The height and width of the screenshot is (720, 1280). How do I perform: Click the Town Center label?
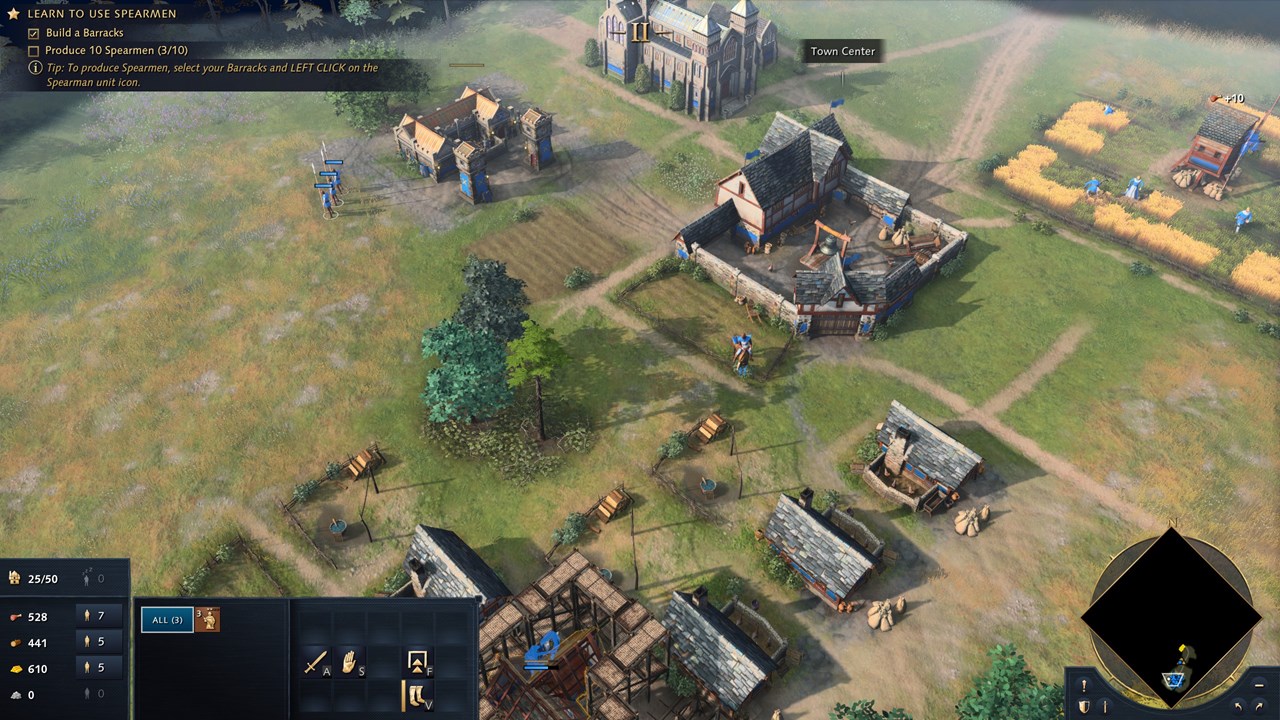(x=842, y=51)
